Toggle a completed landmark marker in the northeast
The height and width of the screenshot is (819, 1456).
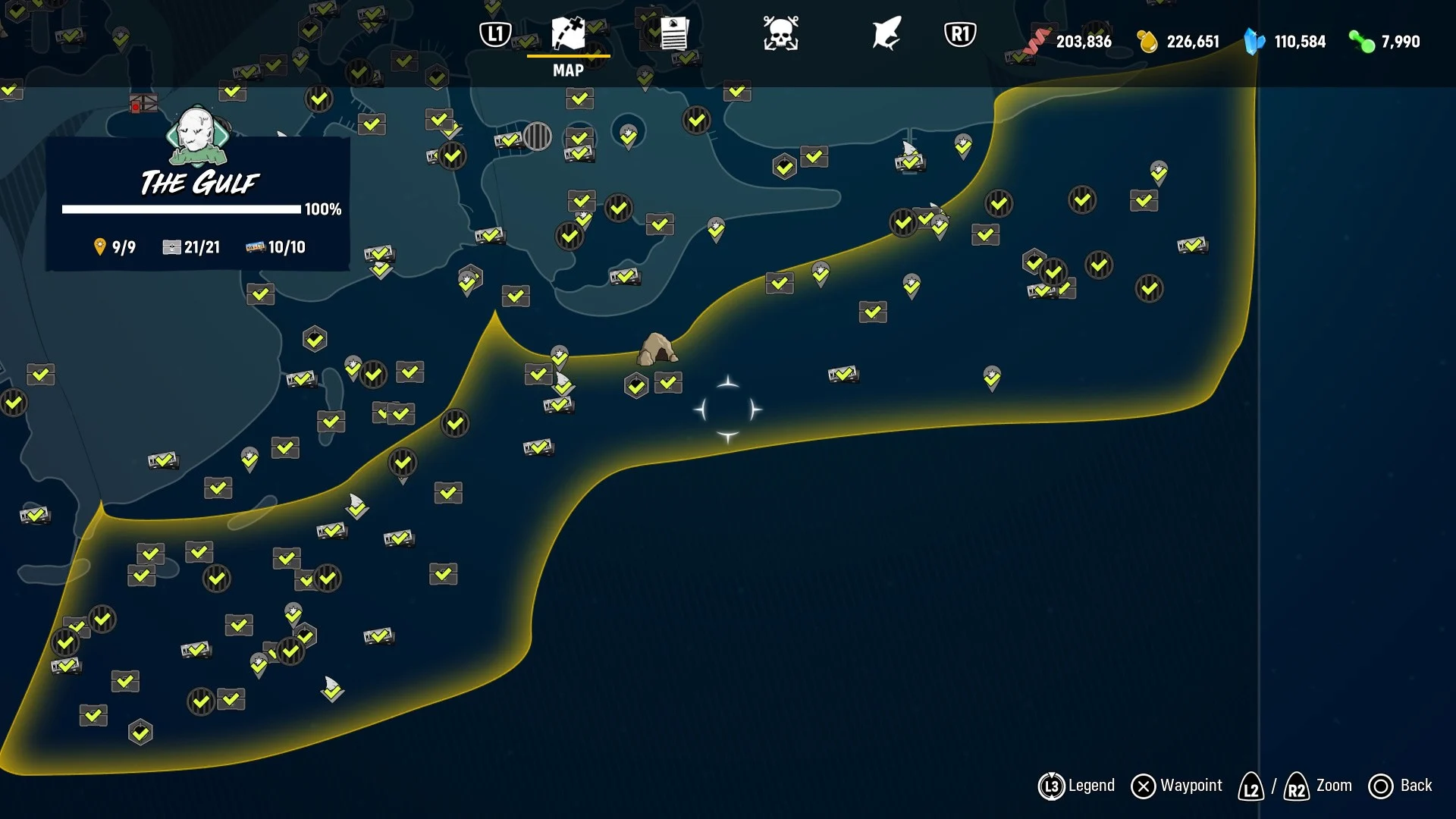[1082, 201]
